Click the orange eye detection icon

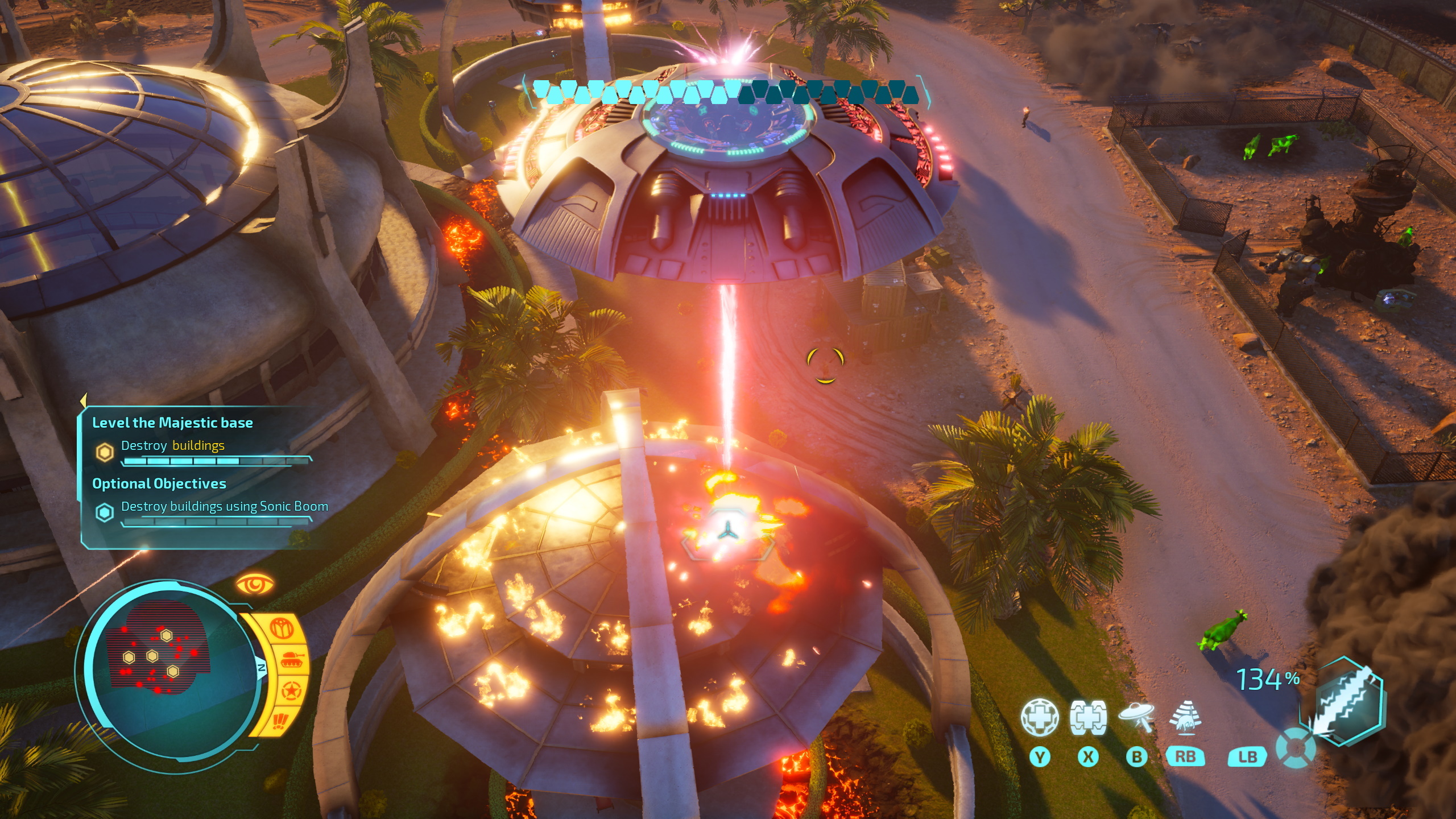254,584
